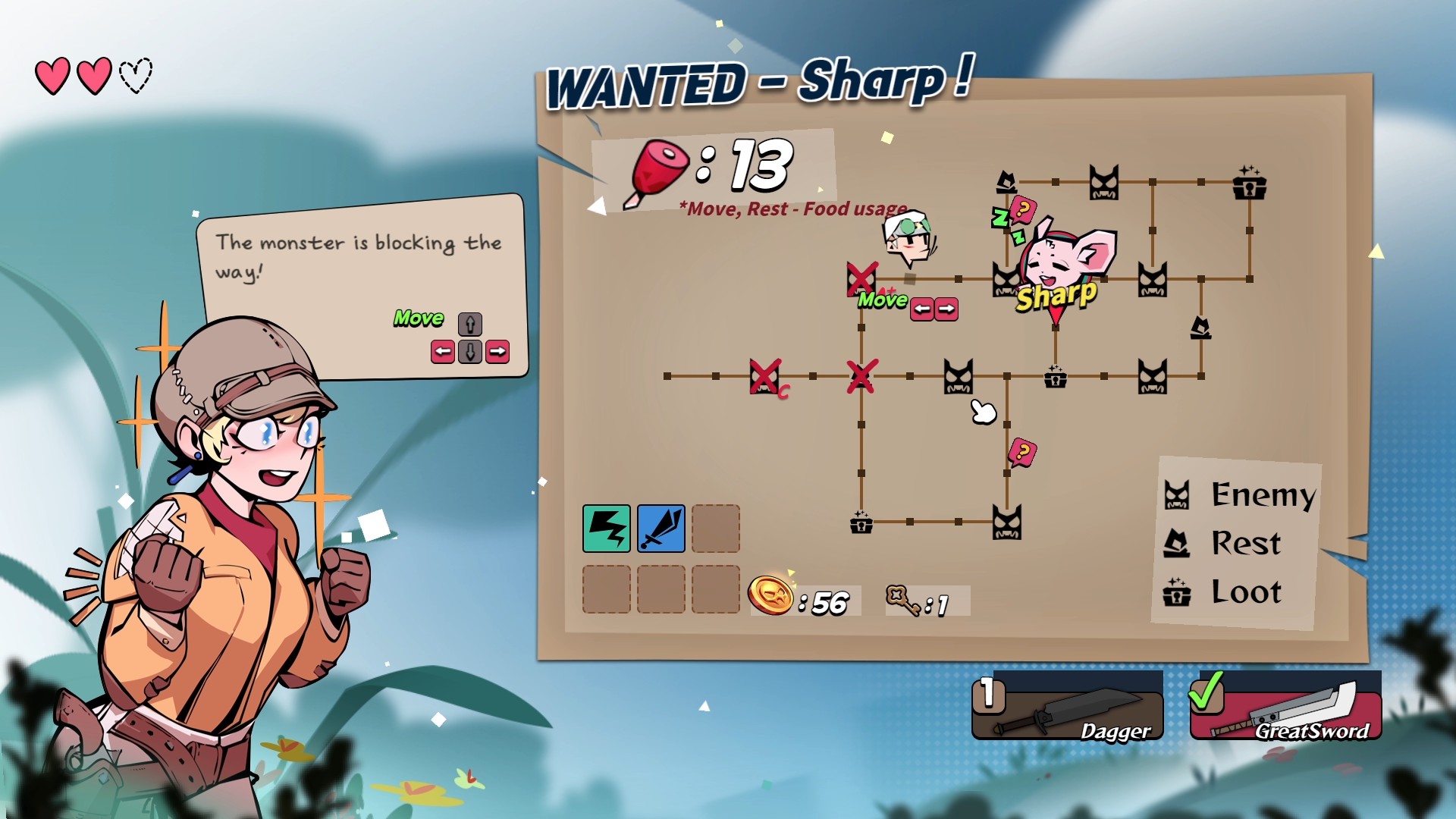Image resolution: width=1456 pixels, height=819 pixels.
Task: Select the Dagger weapon card
Action: coord(1068,707)
